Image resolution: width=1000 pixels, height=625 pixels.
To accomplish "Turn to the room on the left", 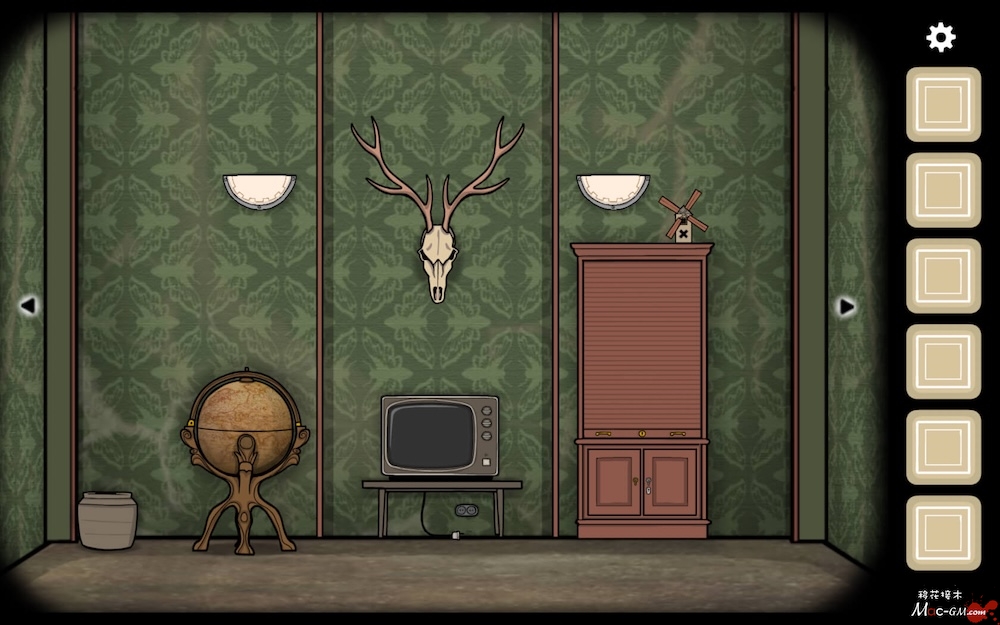I will coord(28,306).
